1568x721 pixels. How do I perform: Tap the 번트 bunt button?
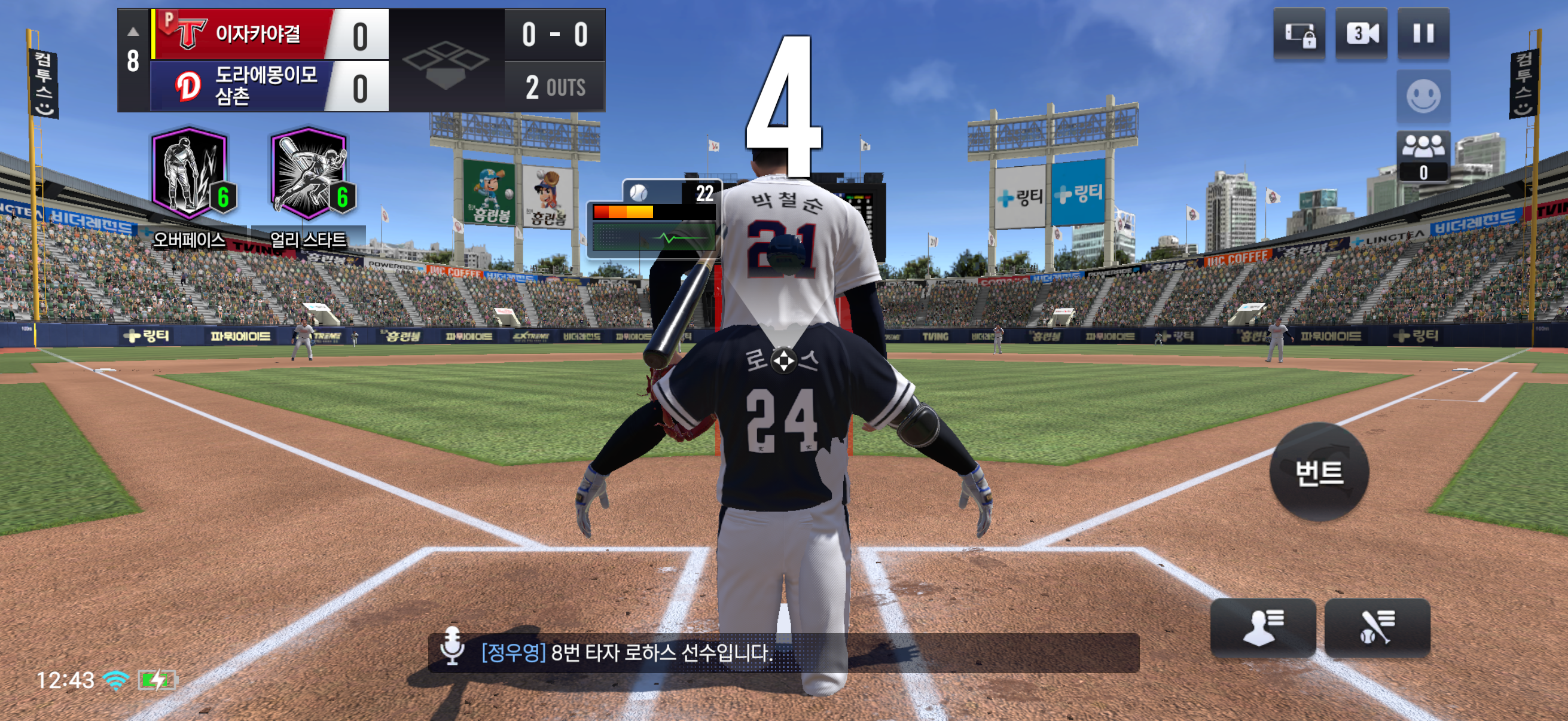click(1319, 472)
